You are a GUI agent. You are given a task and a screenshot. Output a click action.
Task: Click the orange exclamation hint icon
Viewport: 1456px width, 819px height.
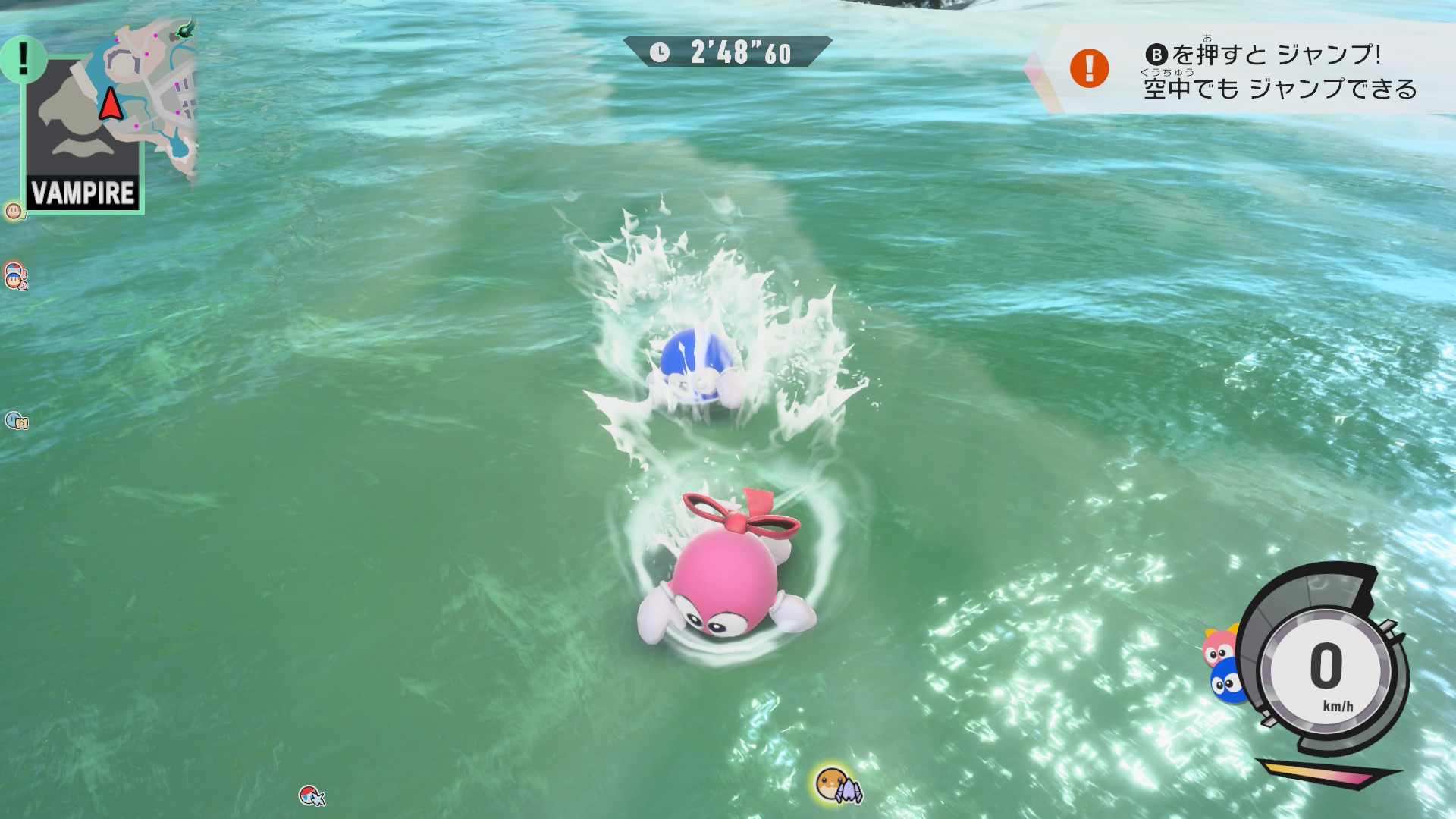pos(1089,69)
